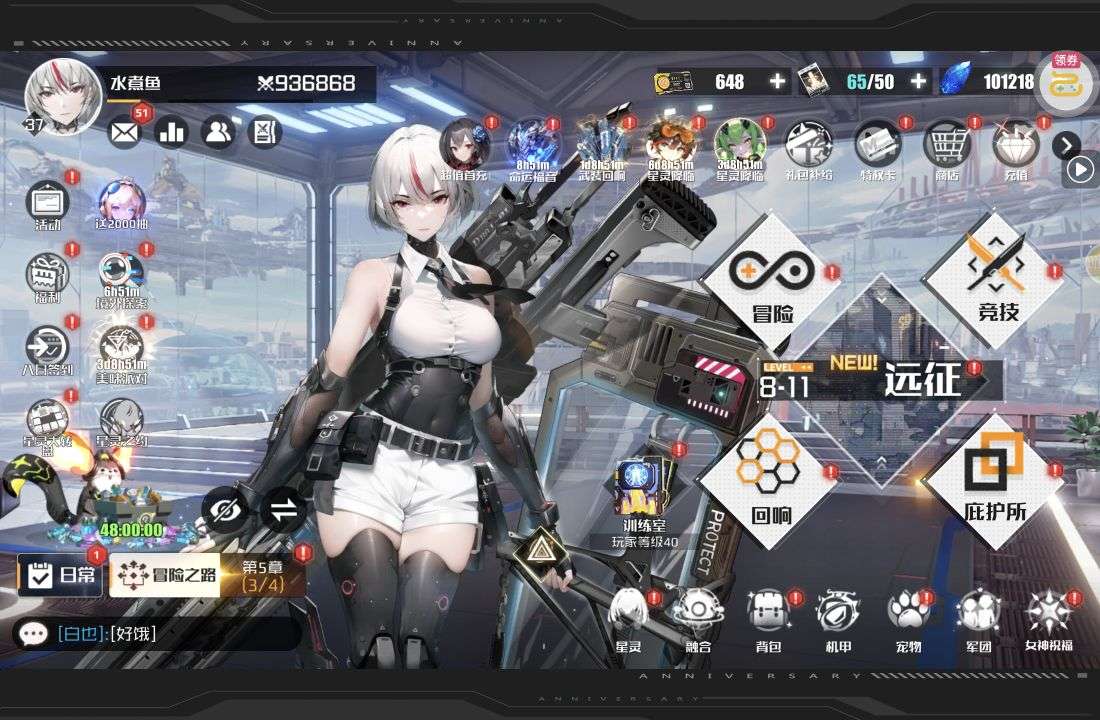Image resolution: width=1100 pixels, height=720 pixels.
Task: Open the 活动 events panel
Action: (x=48, y=205)
